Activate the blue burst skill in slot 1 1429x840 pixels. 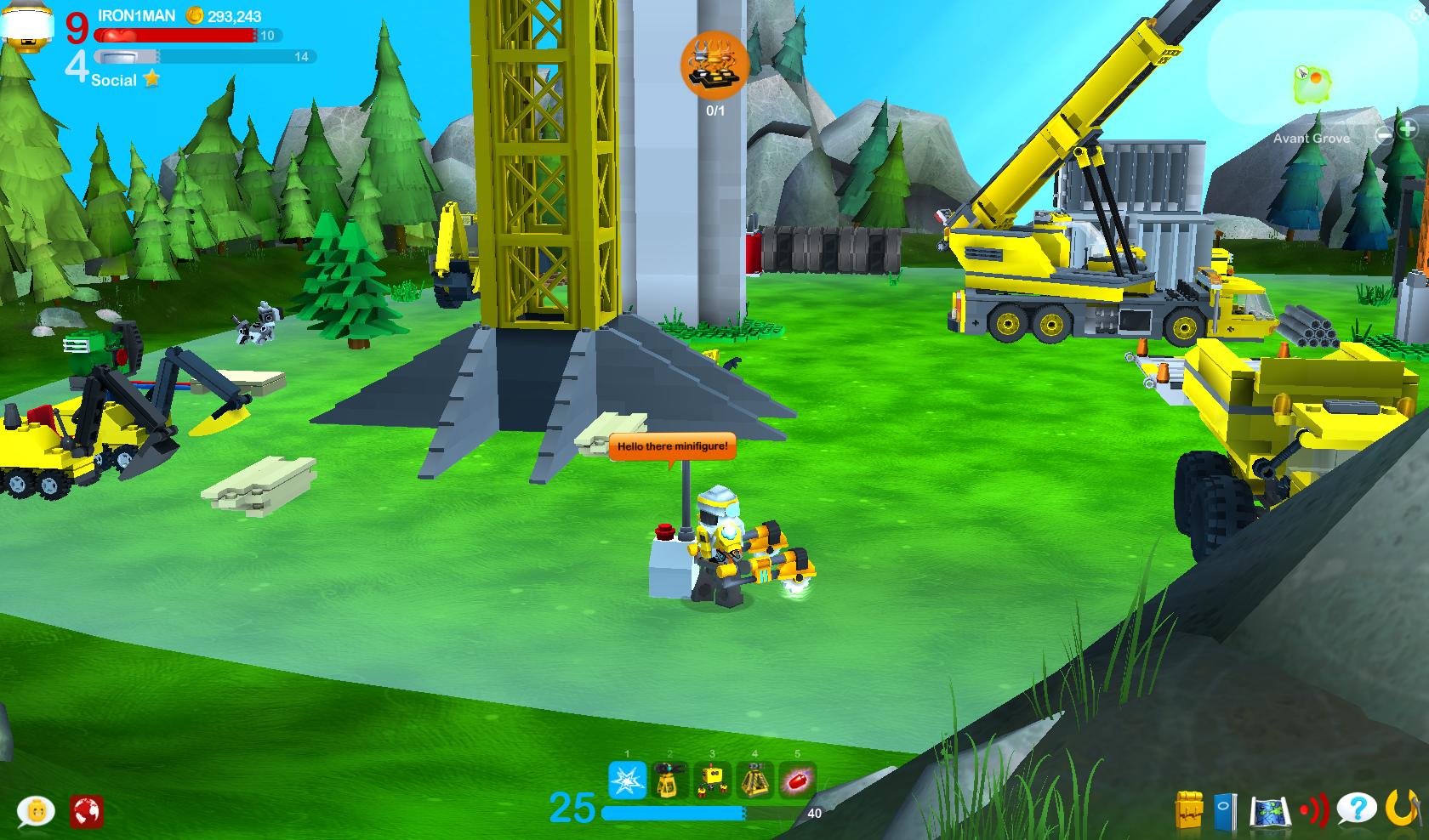(628, 780)
